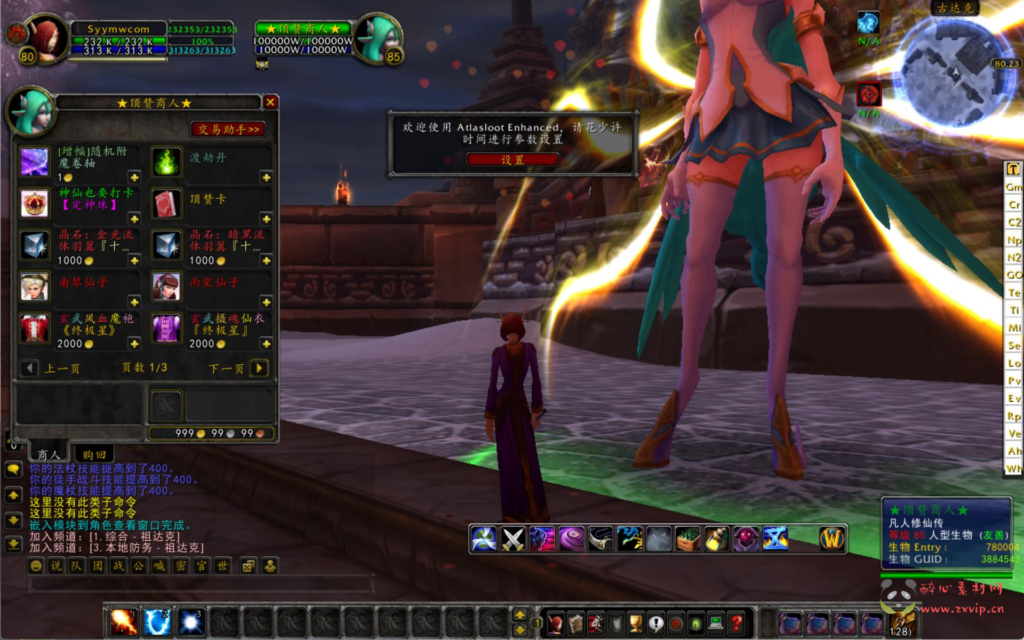This screenshot has height=640, width=1024.
Task: Open the gold W WoW icon button
Action: pos(832,539)
